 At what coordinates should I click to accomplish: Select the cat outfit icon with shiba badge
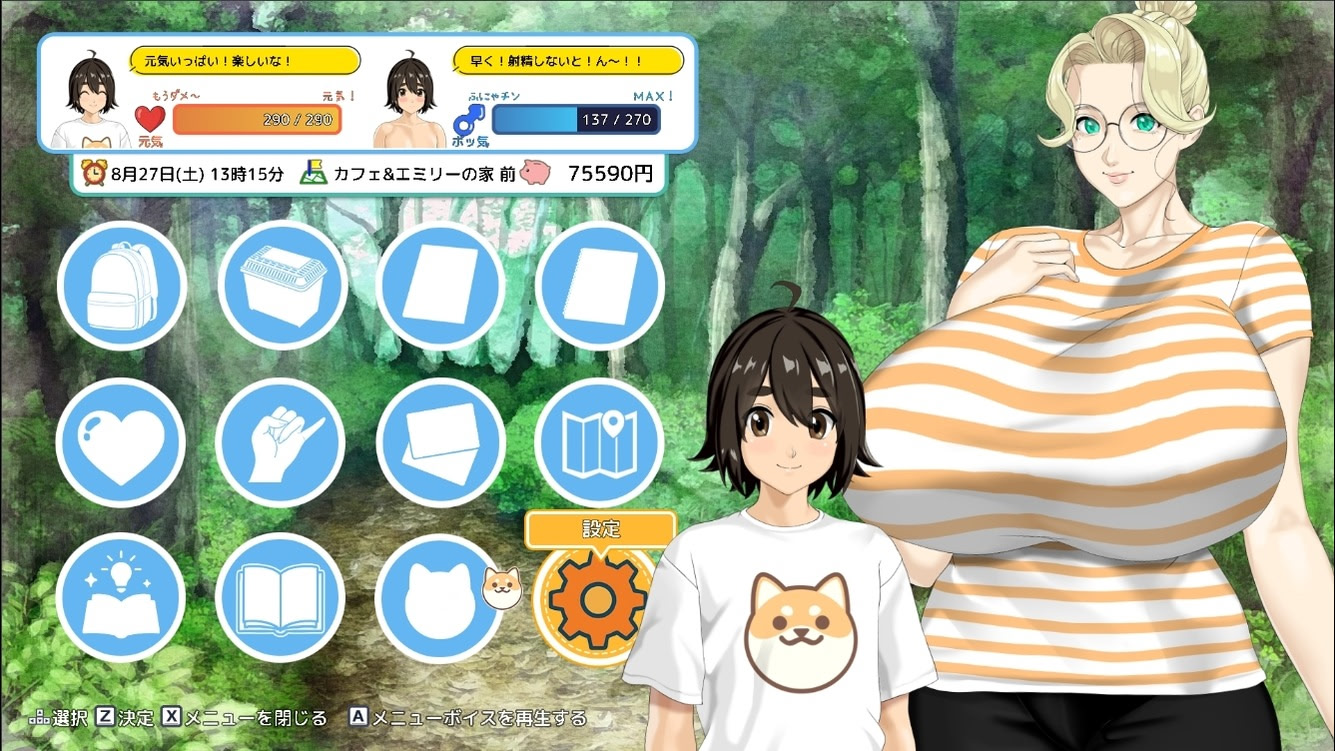tap(441, 598)
